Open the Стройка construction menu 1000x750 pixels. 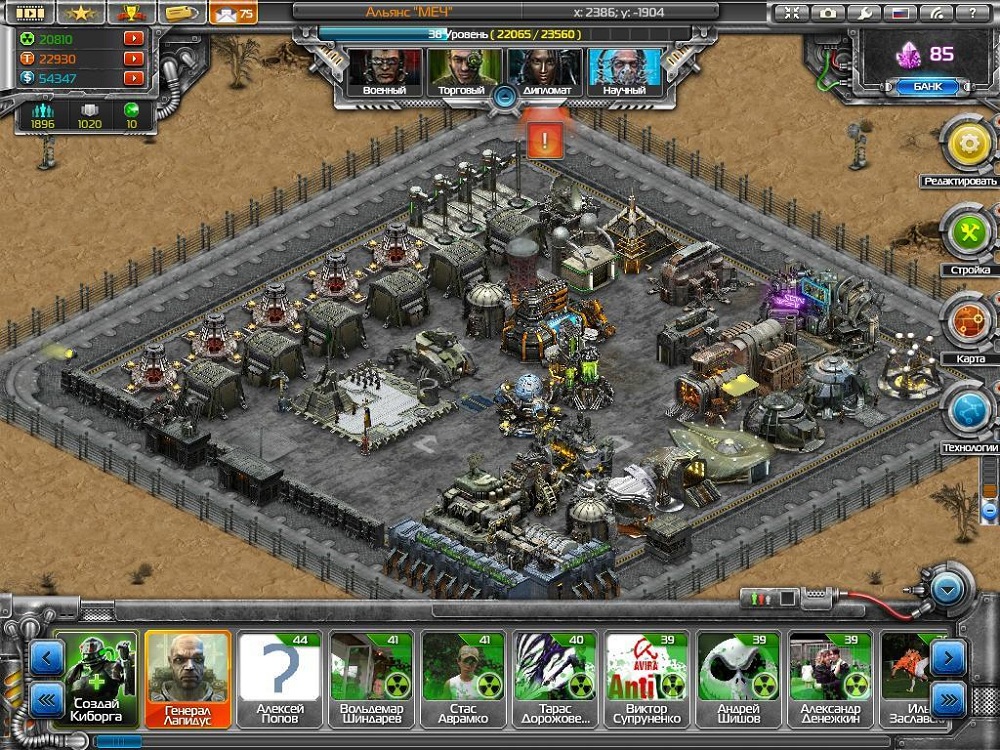click(x=967, y=235)
